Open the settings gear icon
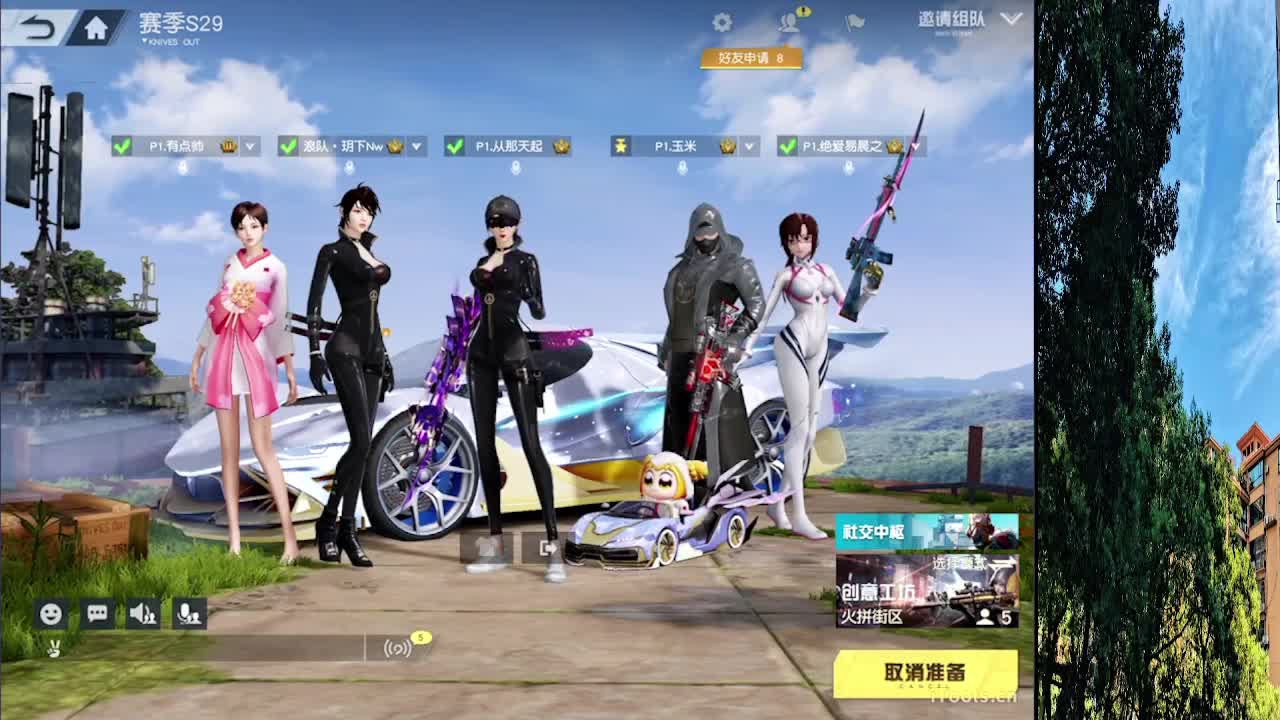Viewport: 1280px width, 720px height. coord(724,22)
